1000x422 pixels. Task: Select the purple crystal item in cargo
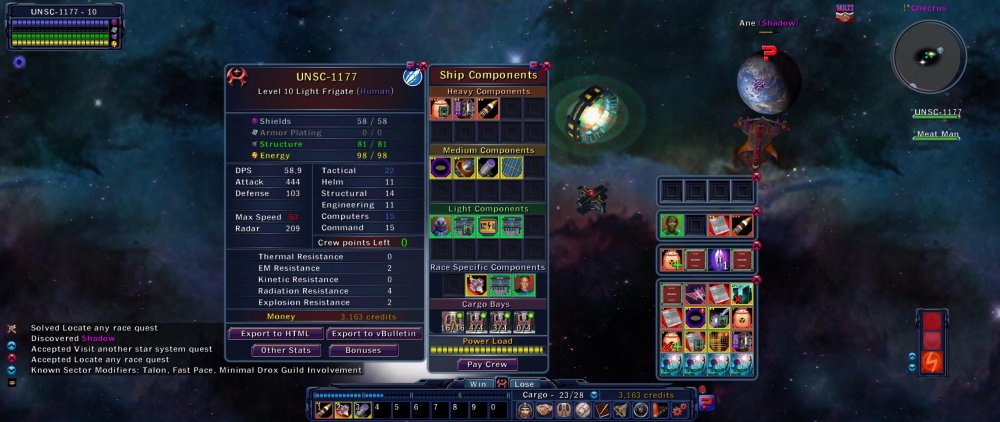717,260
